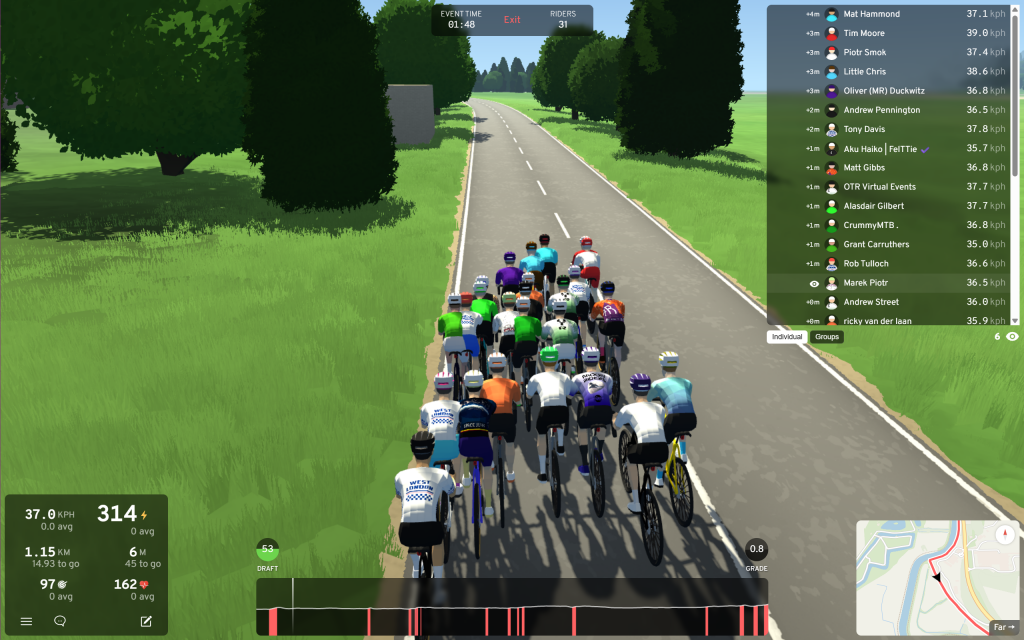Toggle the spectator eye icon below rider list

(x=1013, y=337)
